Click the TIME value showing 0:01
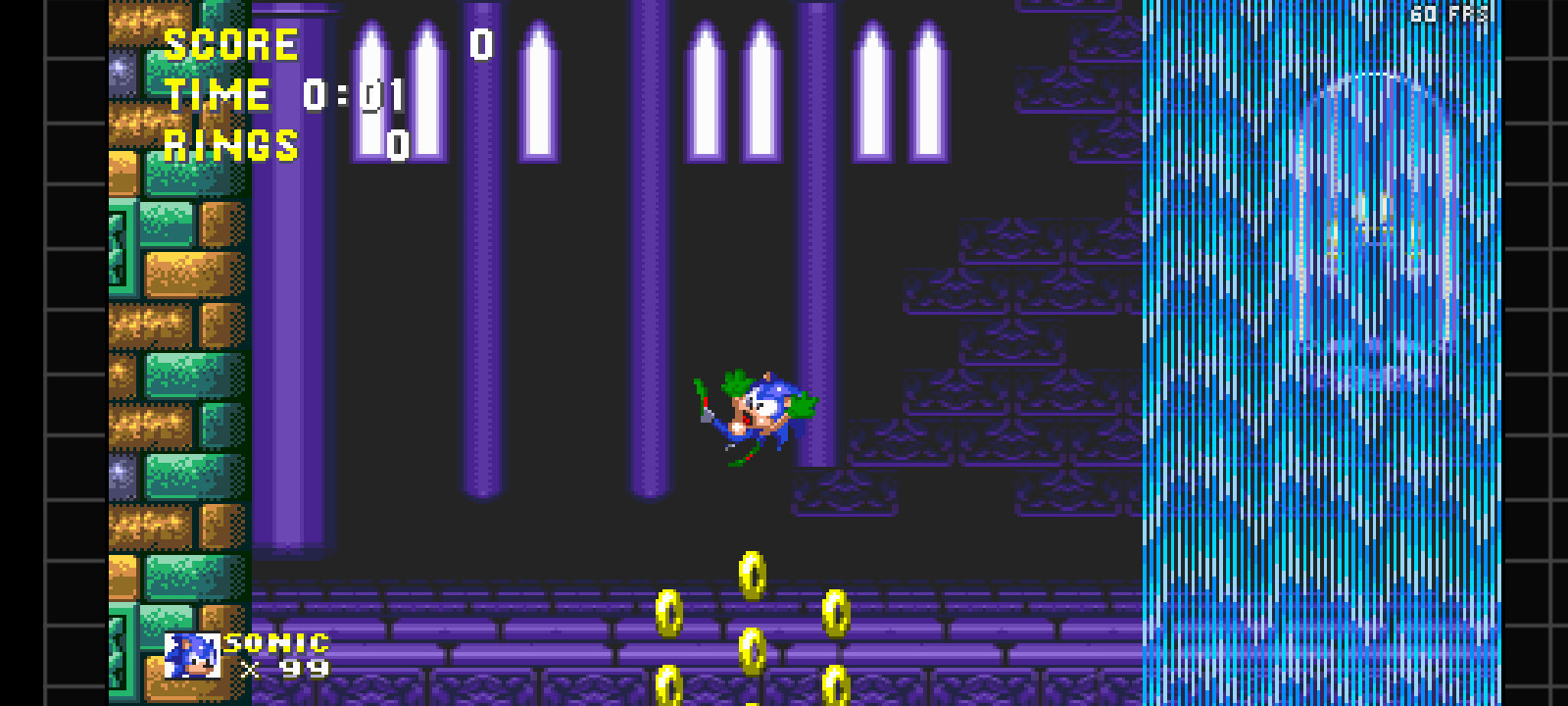This screenshot has width=1568, height=706. tap(353, 94)
